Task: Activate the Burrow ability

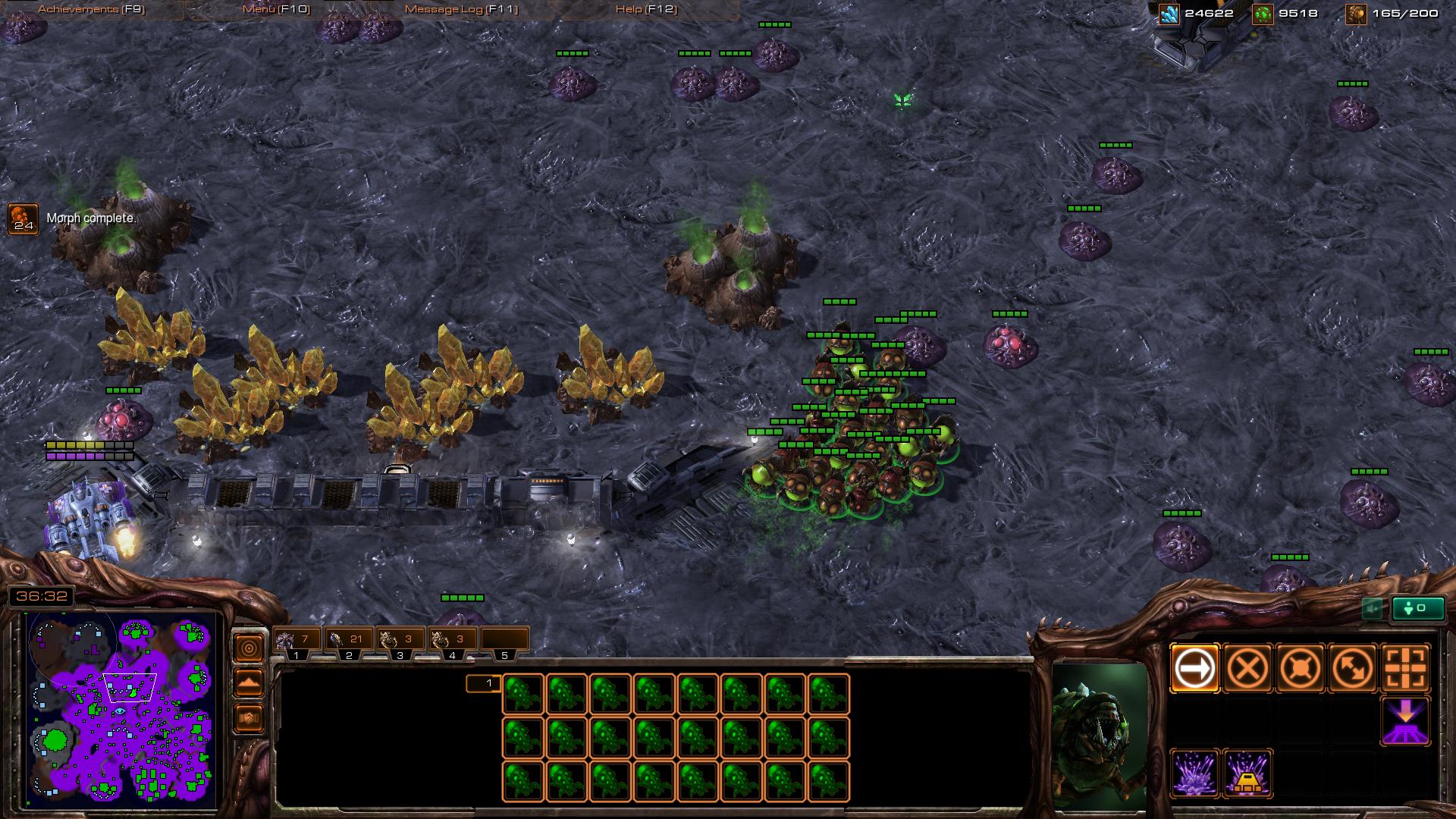Action: pyautogui.click(x=1406, y=722)
